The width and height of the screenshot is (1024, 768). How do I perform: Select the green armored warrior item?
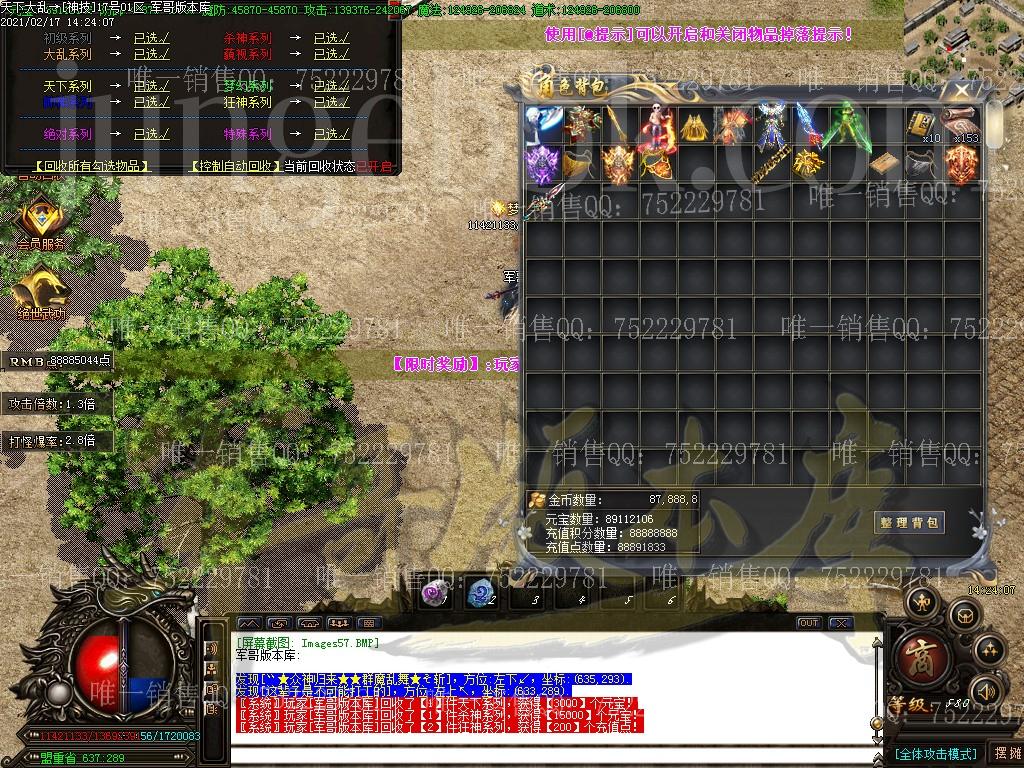click(840, 127)
